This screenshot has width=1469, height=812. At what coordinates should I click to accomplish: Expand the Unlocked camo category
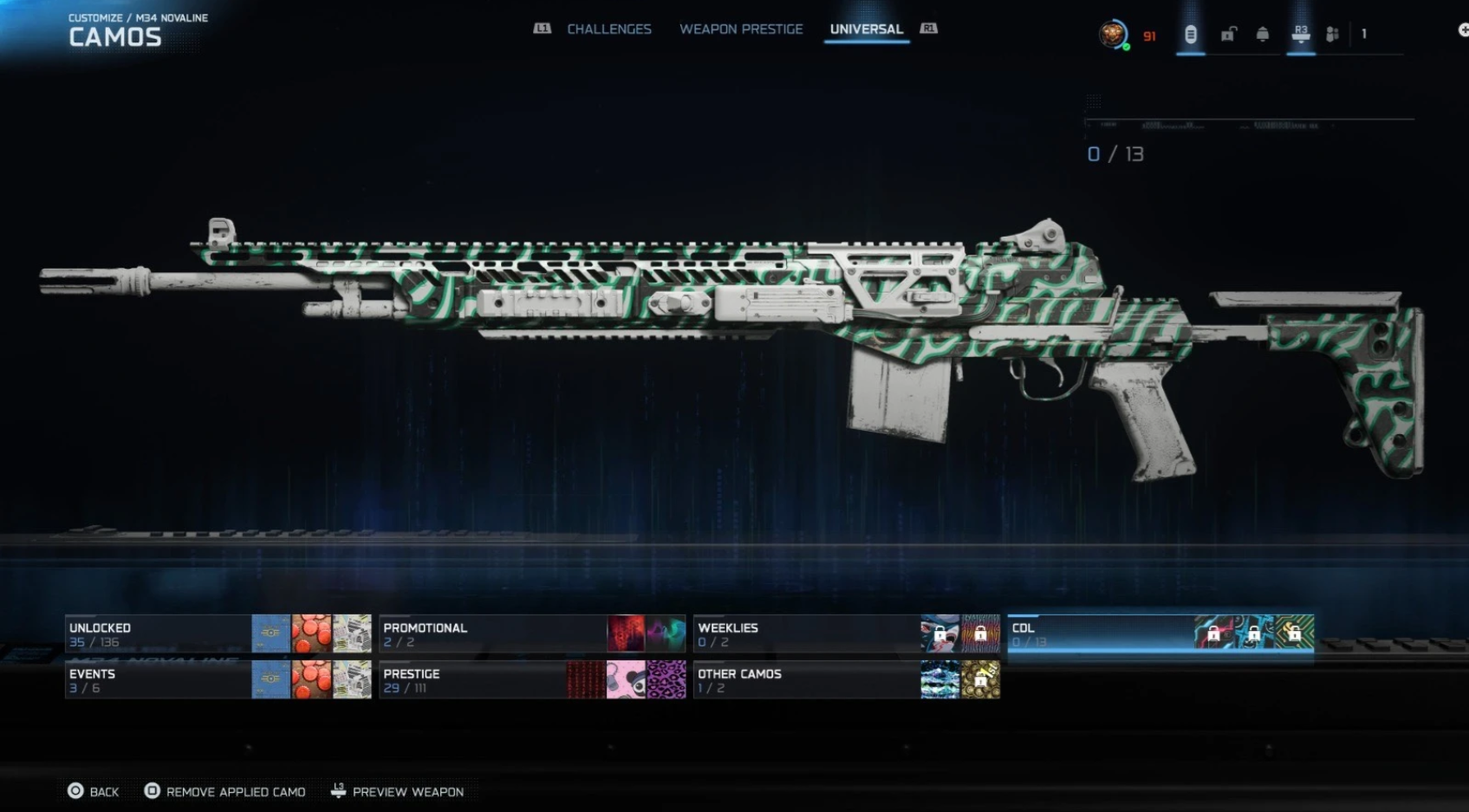[156, 633]
